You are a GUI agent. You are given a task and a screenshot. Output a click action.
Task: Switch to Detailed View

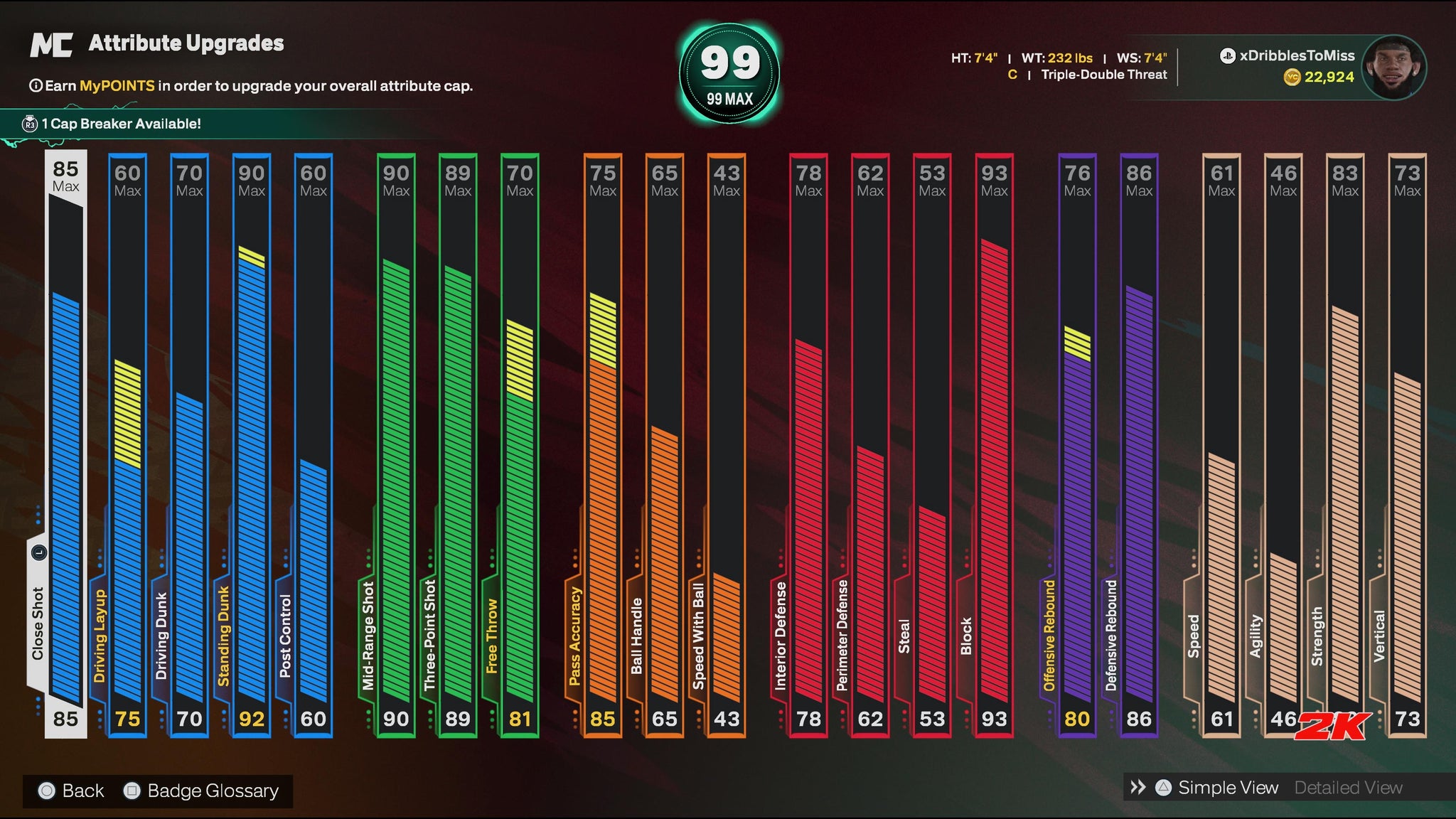[x=1348, y=788]
